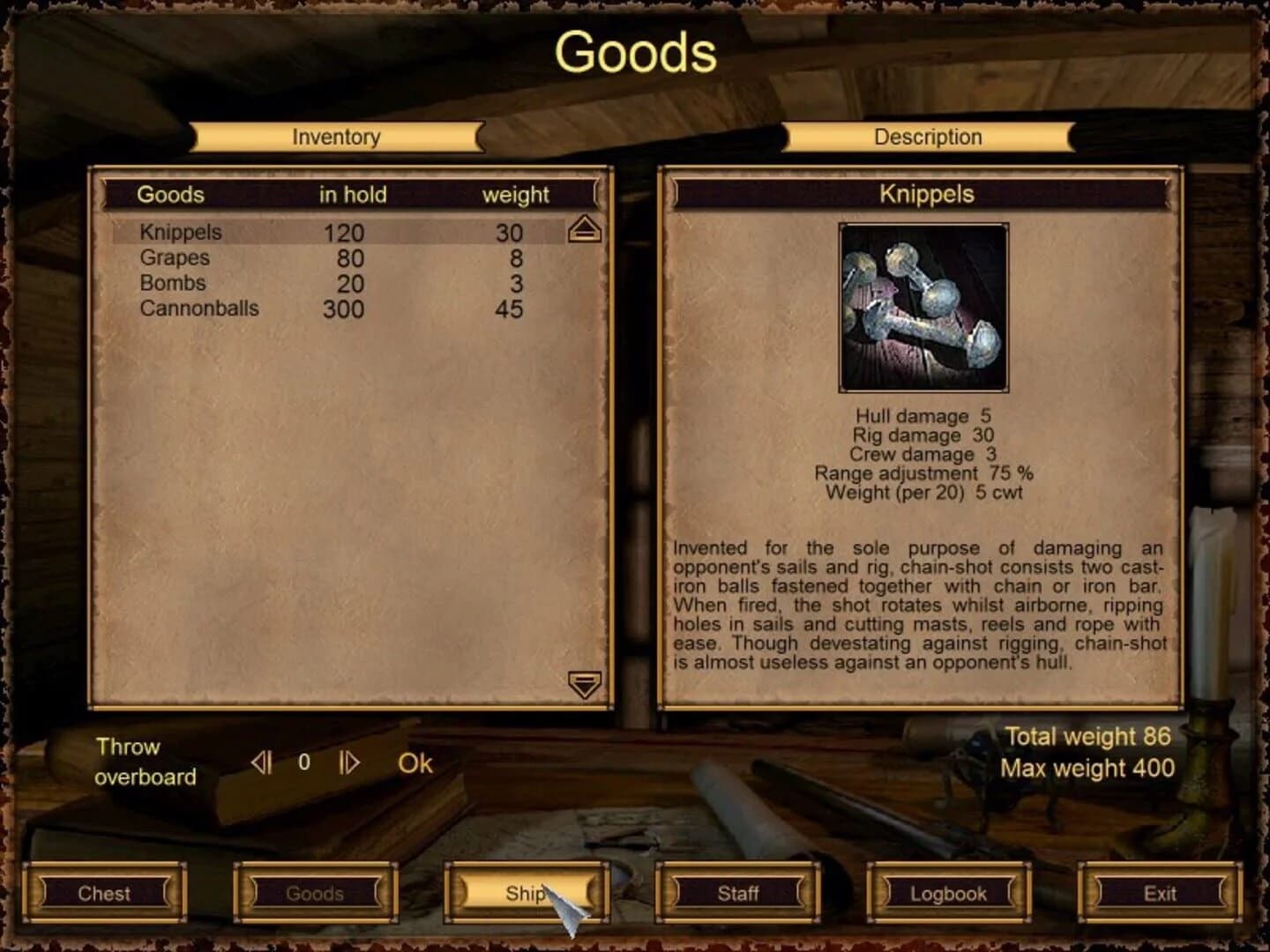Open the Staff screen
This screenshot has width=1270, height=952.
tap(738, 893)
